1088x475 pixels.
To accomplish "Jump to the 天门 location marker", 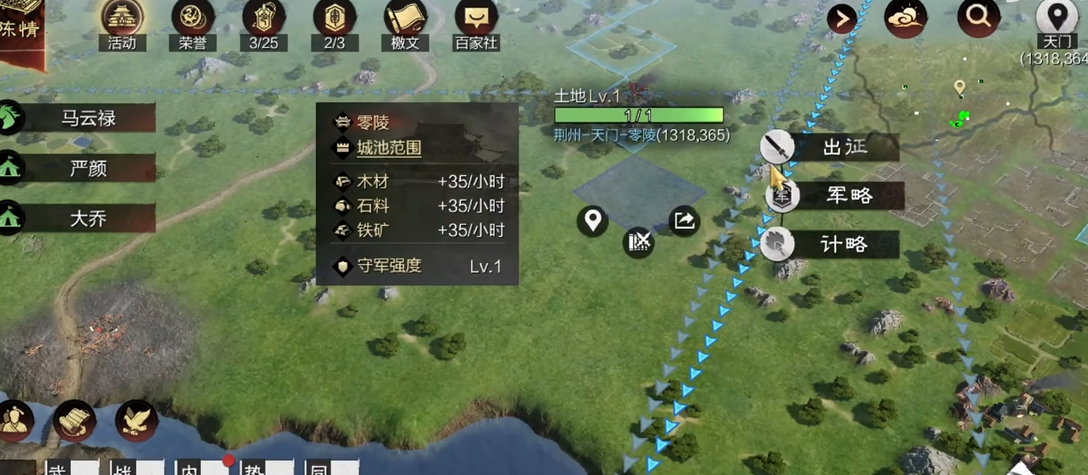I will 1056,20.
